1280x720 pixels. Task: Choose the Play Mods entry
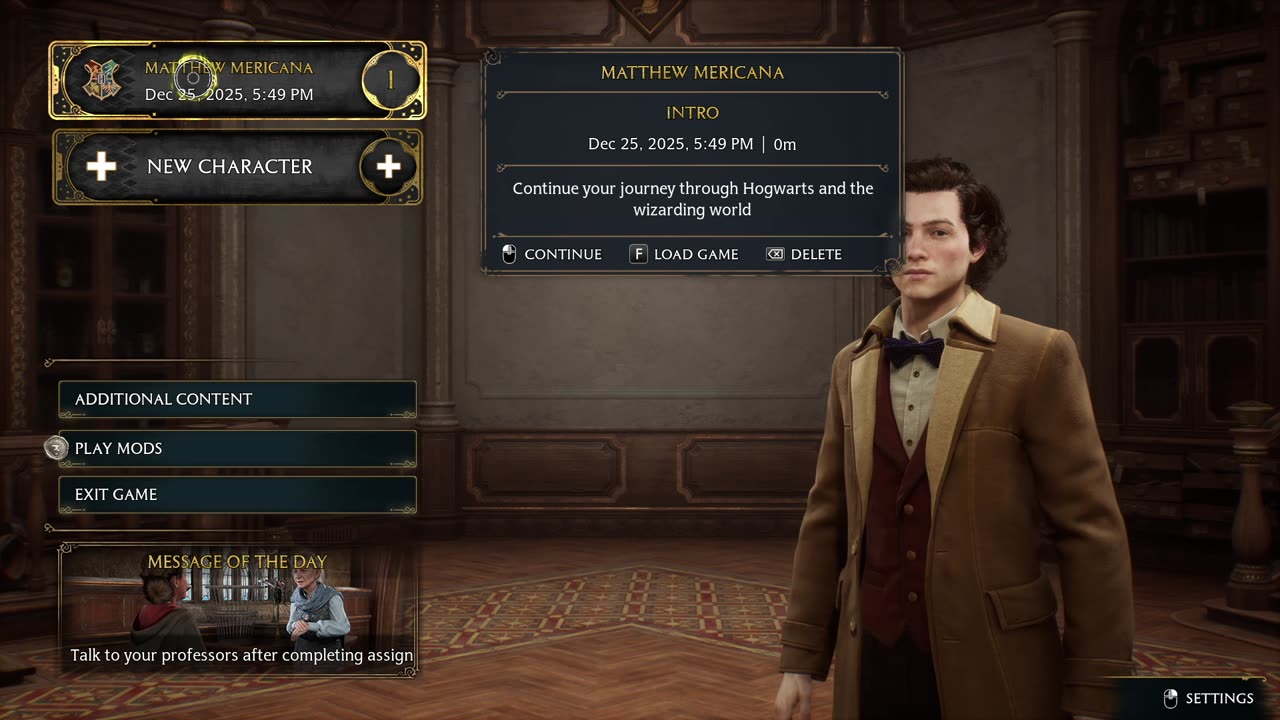[238, 448]
